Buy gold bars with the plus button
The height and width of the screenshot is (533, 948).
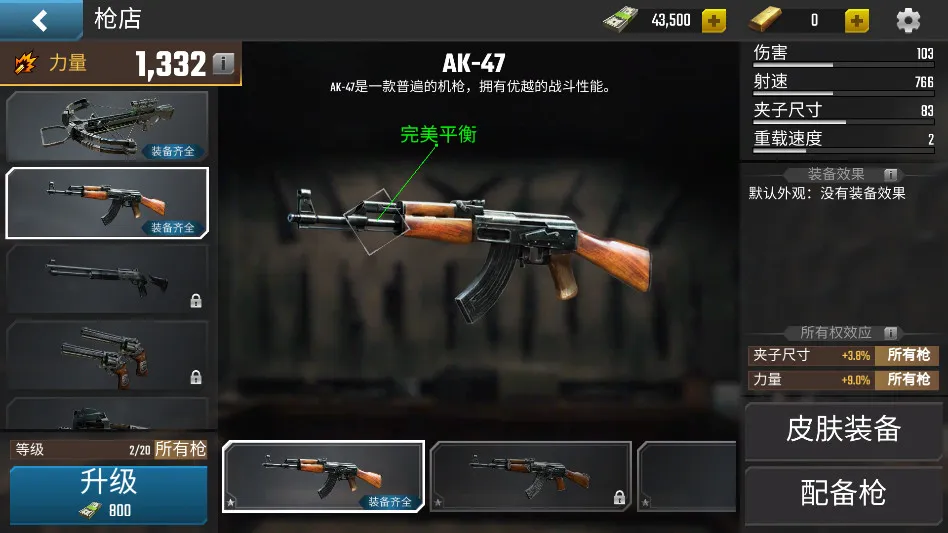pos(857,20)
